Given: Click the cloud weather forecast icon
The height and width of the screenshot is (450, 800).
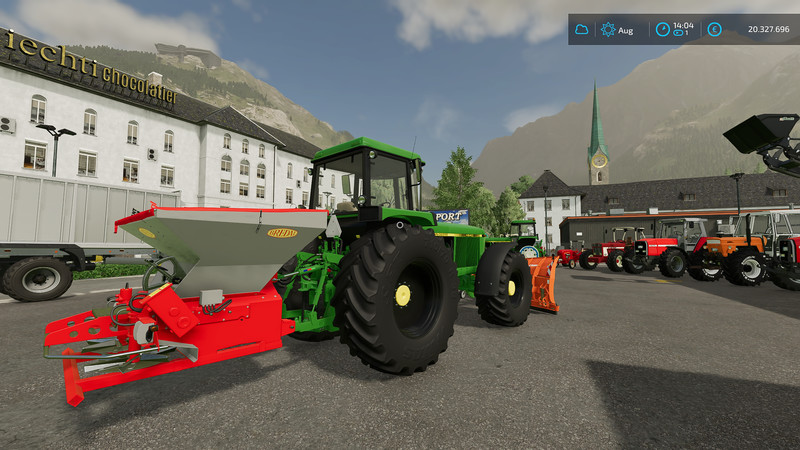Looking at the screenshot, I should [x=581, y=30].
